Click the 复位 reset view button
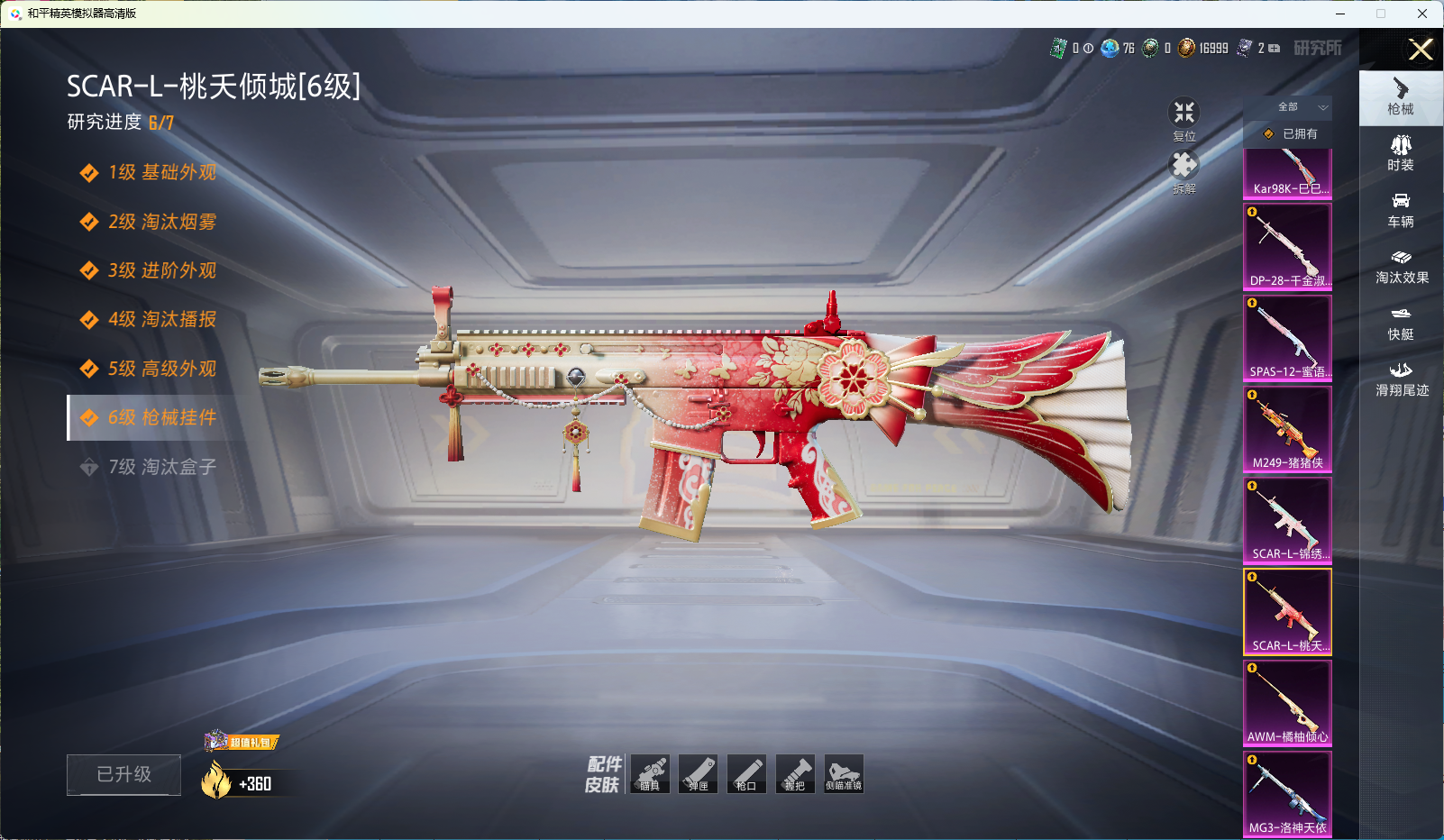 1184,117
